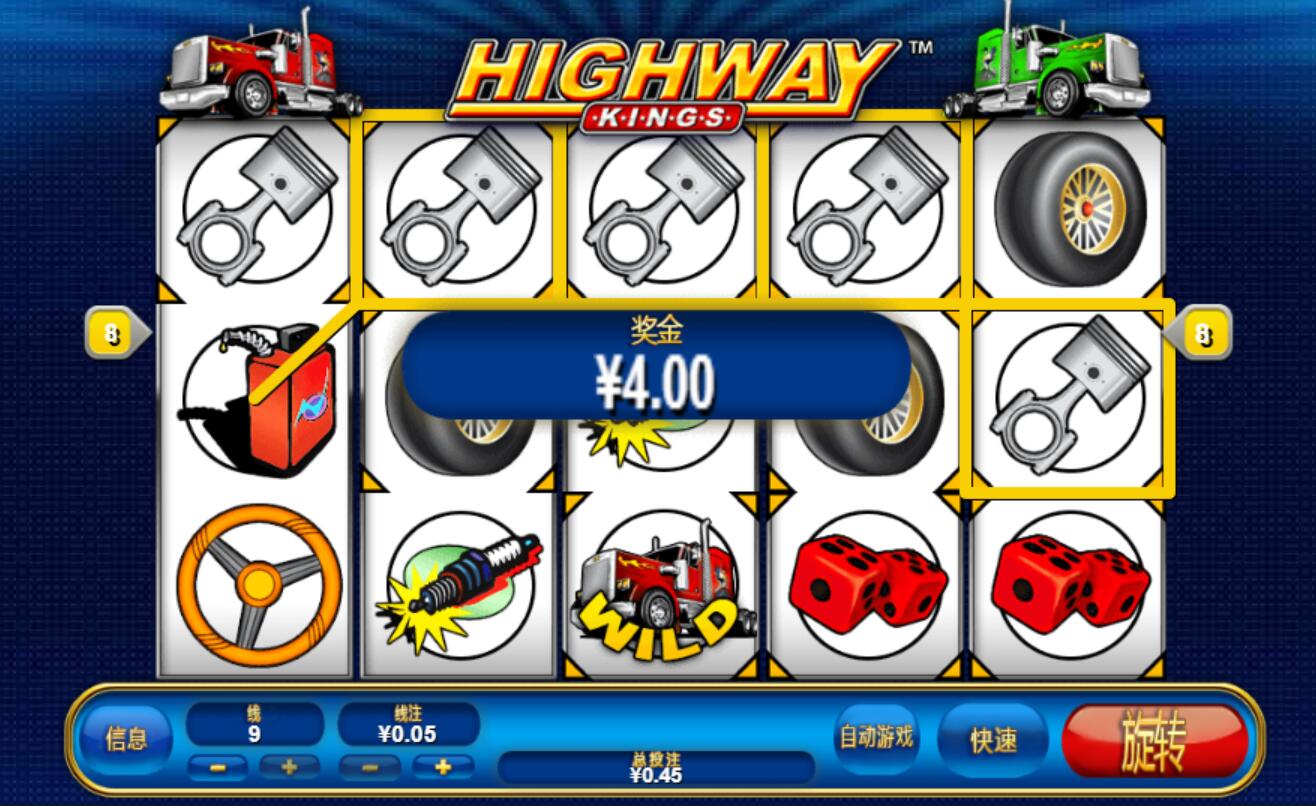Raise the line bet (线注)
This screenshot has width=1316, height=806.
(442, 768)
